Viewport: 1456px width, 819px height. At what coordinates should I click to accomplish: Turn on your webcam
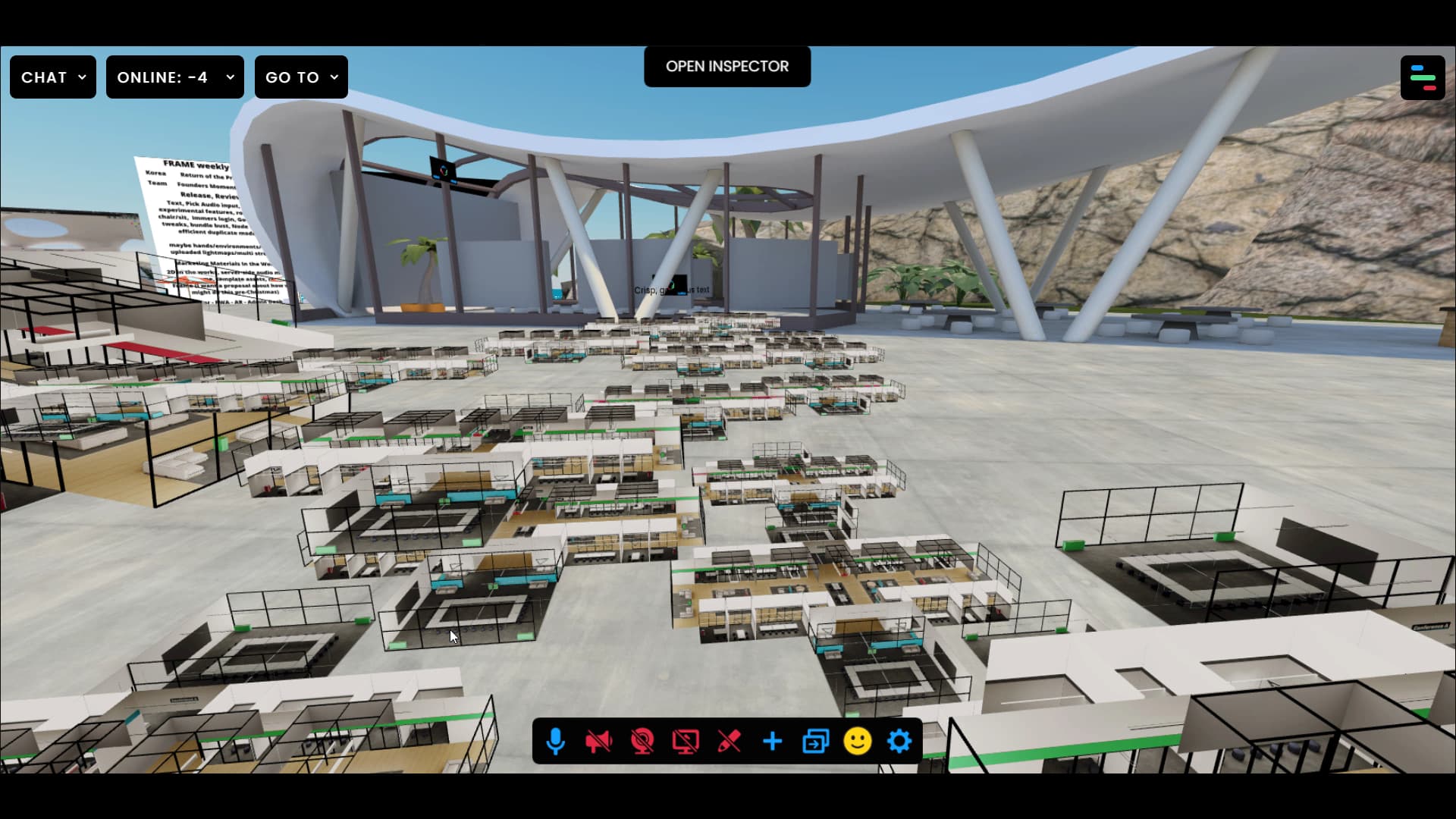pos(643,741)
